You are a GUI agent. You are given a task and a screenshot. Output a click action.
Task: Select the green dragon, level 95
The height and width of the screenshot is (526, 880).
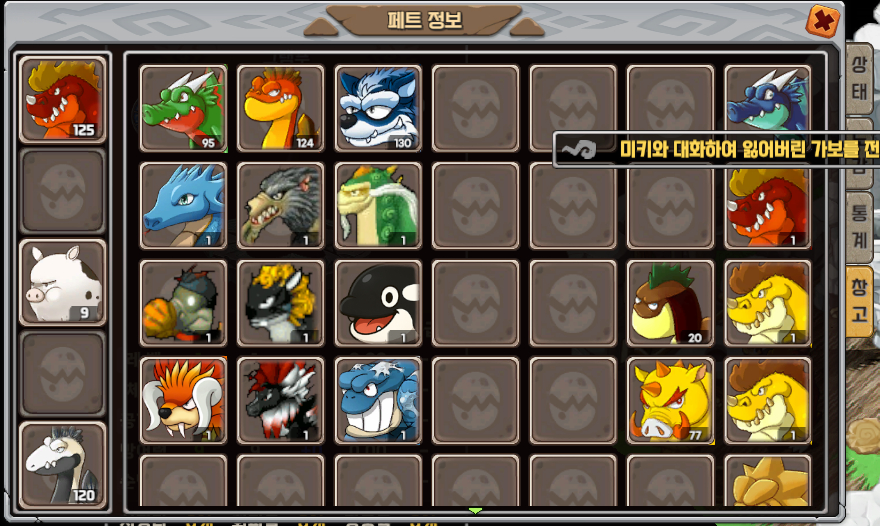183,108
